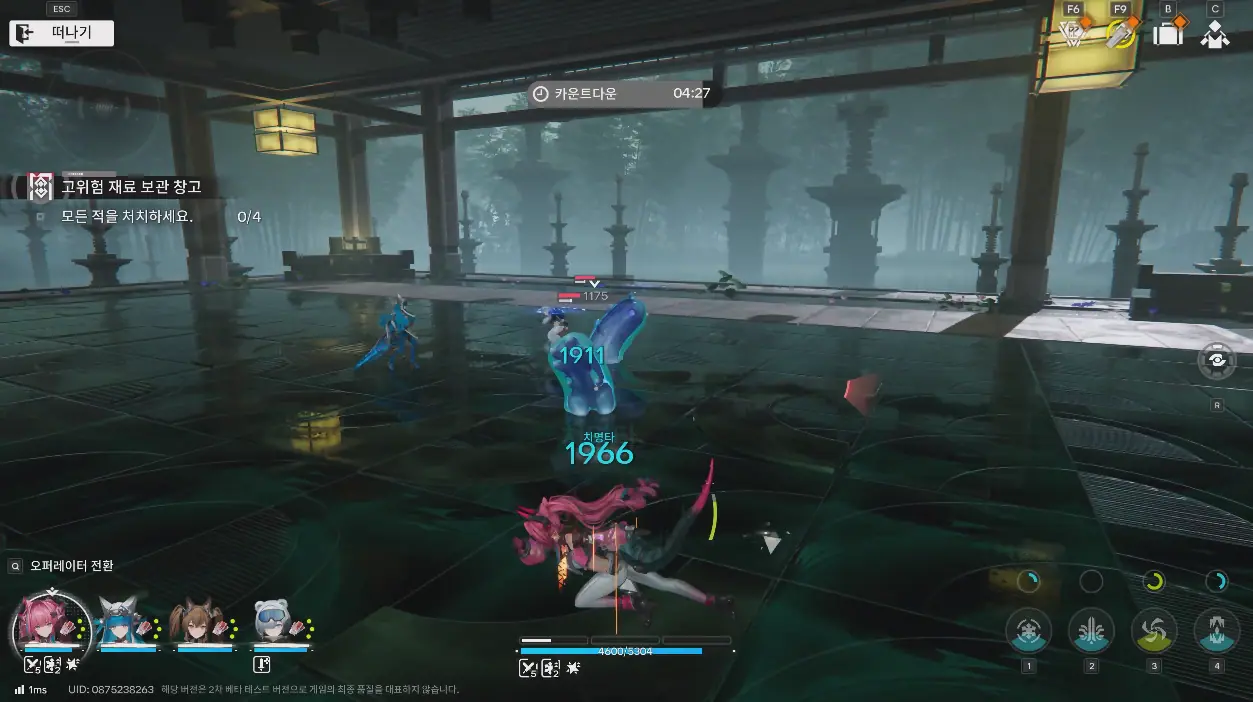This screenshot has width=1253, height=702.
Task: Select the pink-haired operator portrait
Action: coord(50,624)
